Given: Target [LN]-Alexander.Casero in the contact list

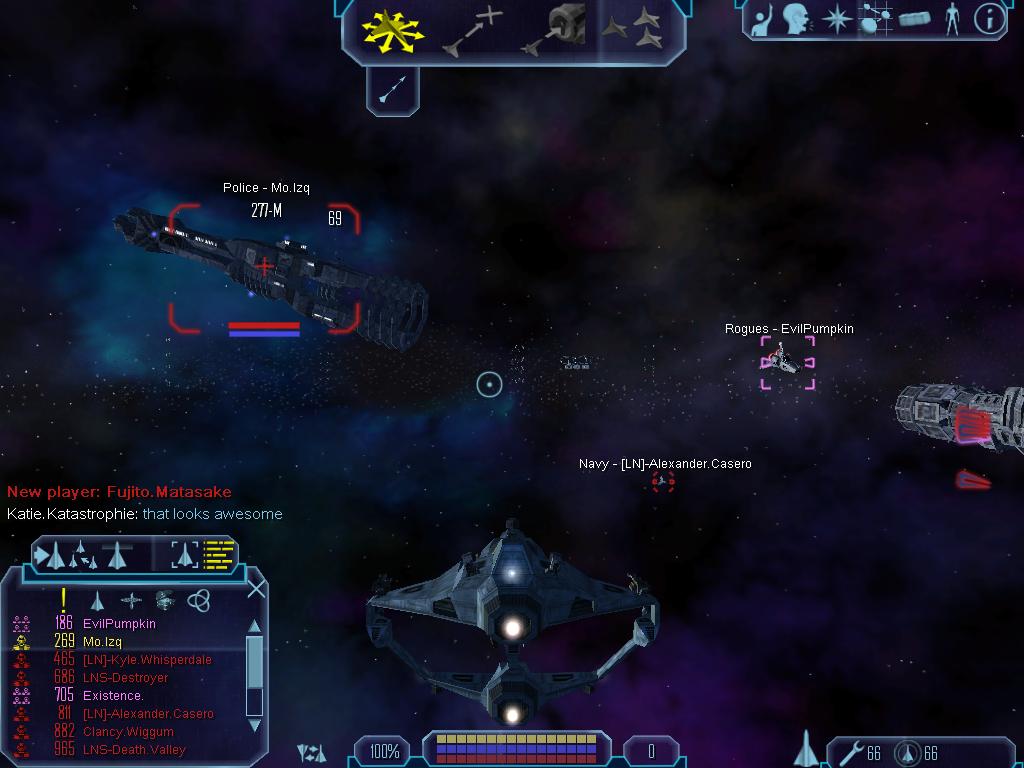Looking at the screenshot, I should [x=148, y=714].
